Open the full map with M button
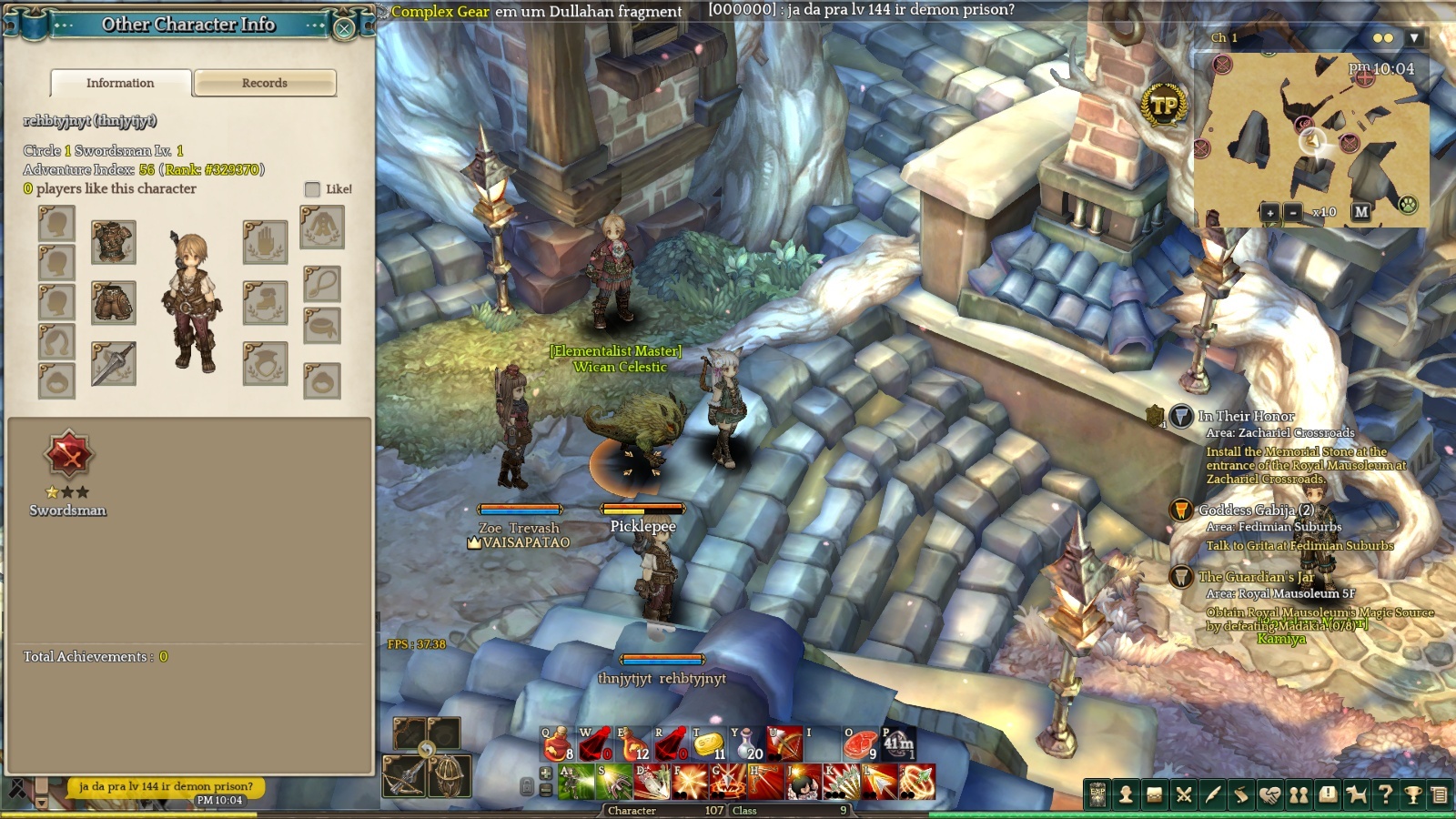Image resolution: width=1456 pixels, height=819 pixels. tap(1360, 212)
